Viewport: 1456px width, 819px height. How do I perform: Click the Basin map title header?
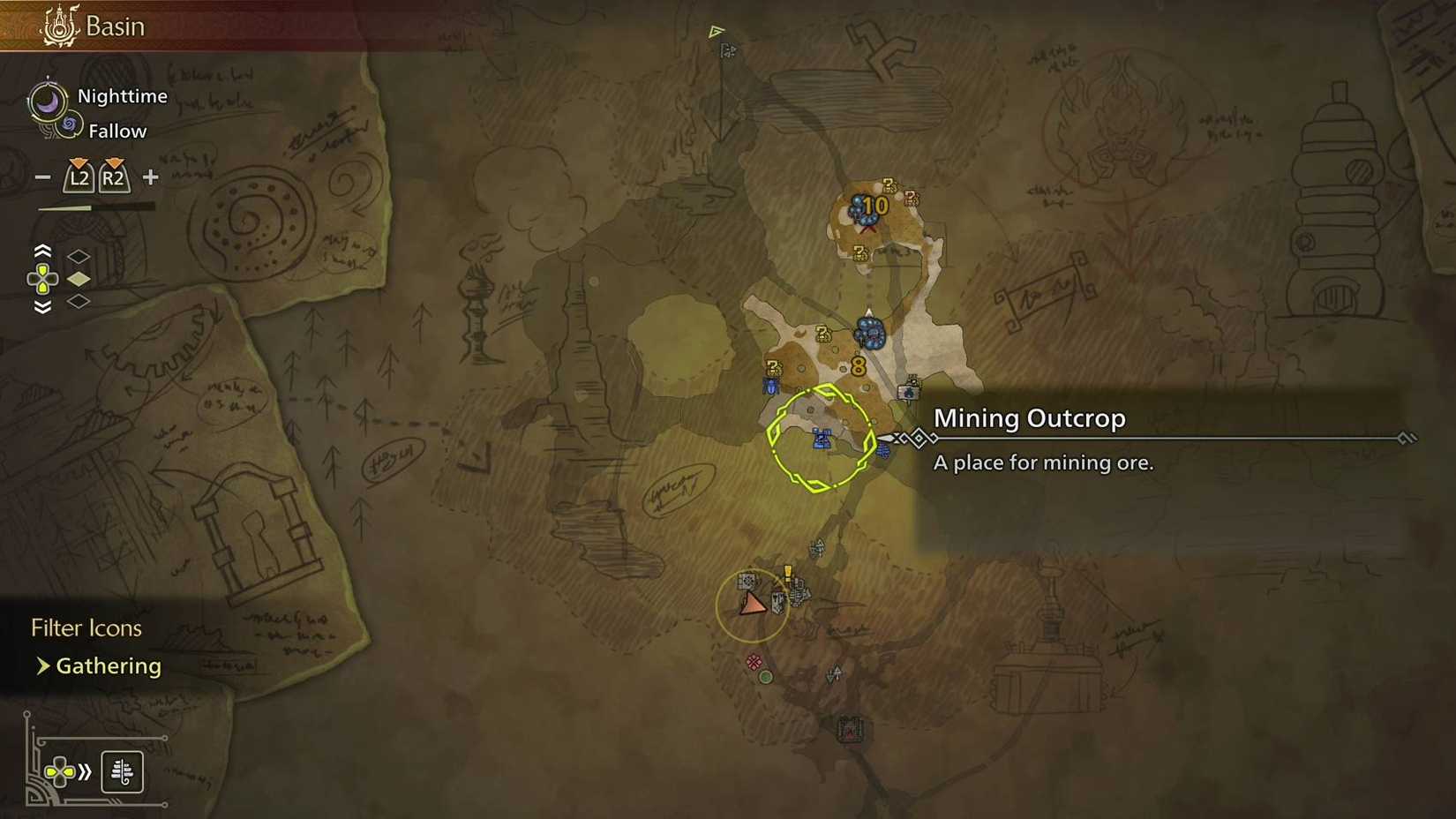pos(115,26)
